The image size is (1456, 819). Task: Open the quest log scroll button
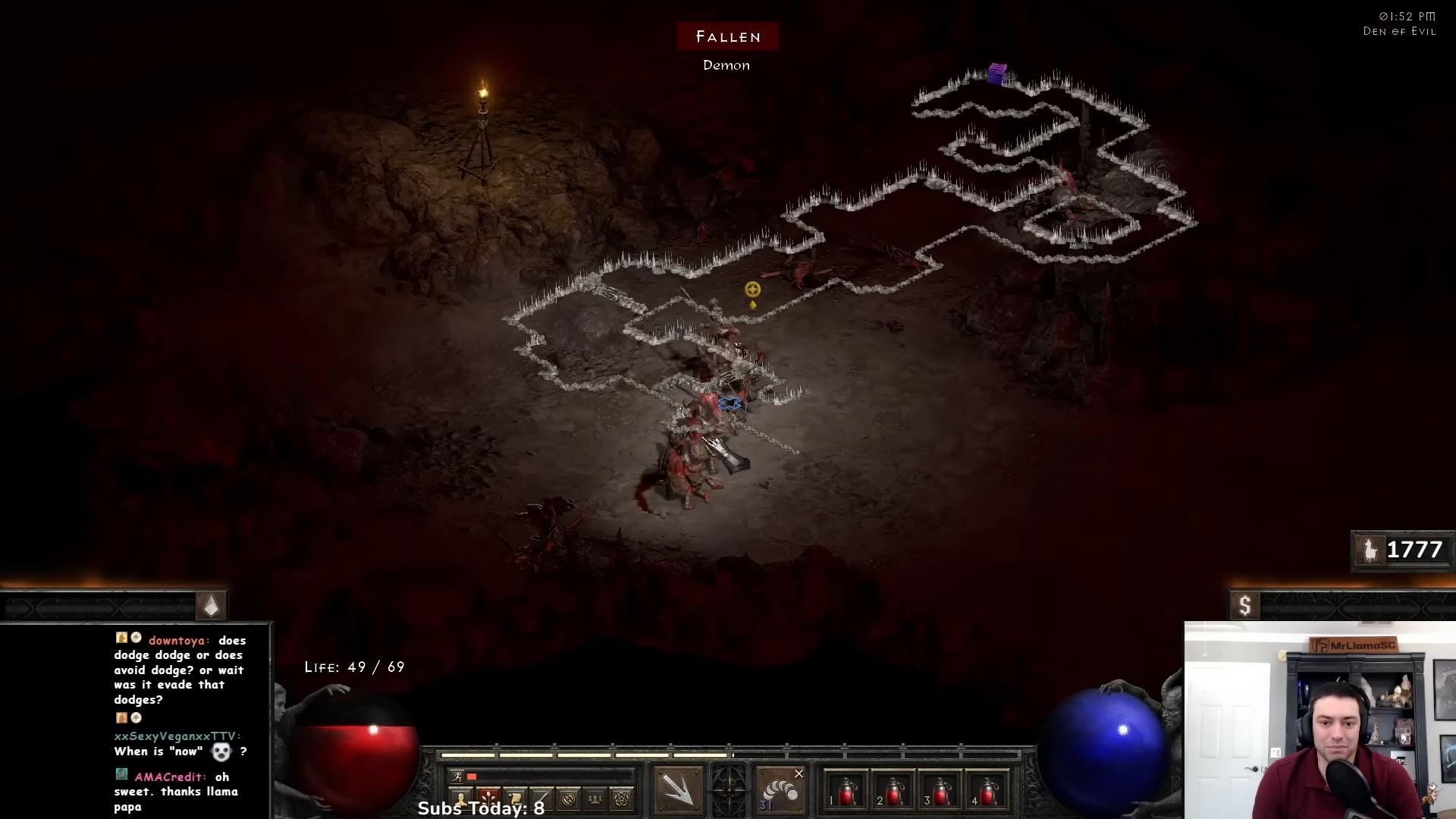click(x=515, y=799)
